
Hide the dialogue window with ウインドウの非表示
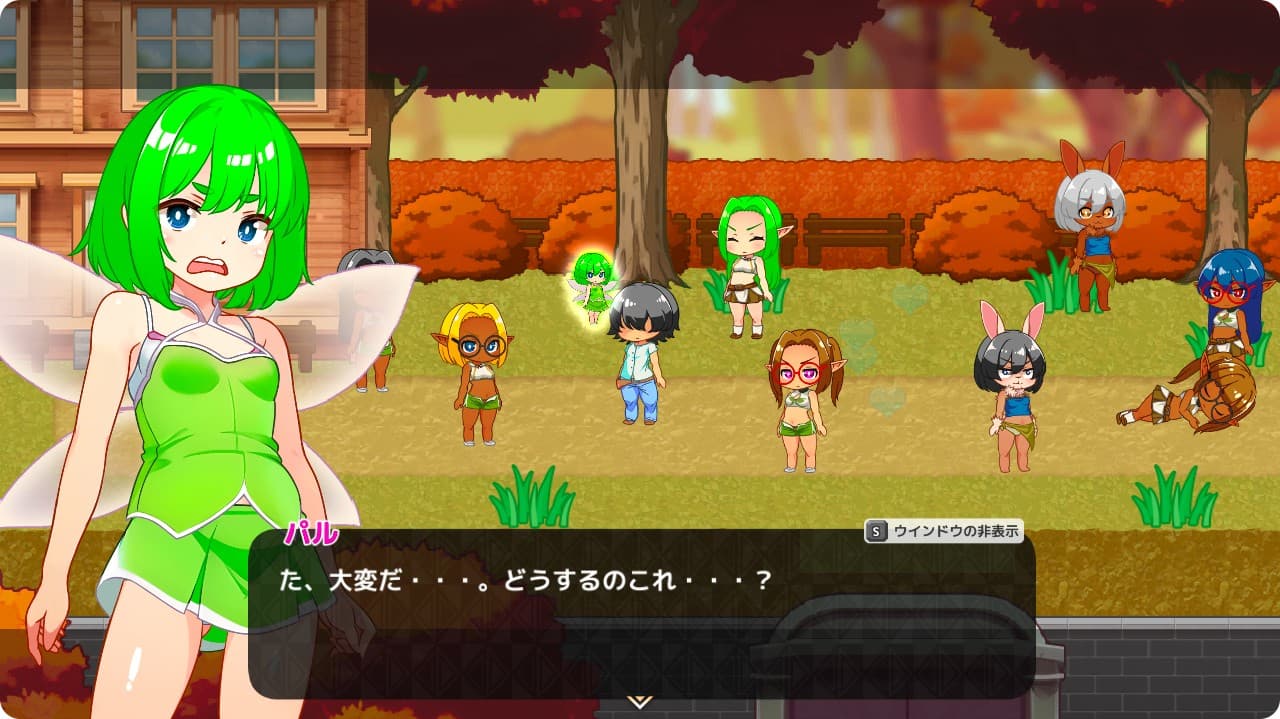pyautogui.click(x=944, y=532)
